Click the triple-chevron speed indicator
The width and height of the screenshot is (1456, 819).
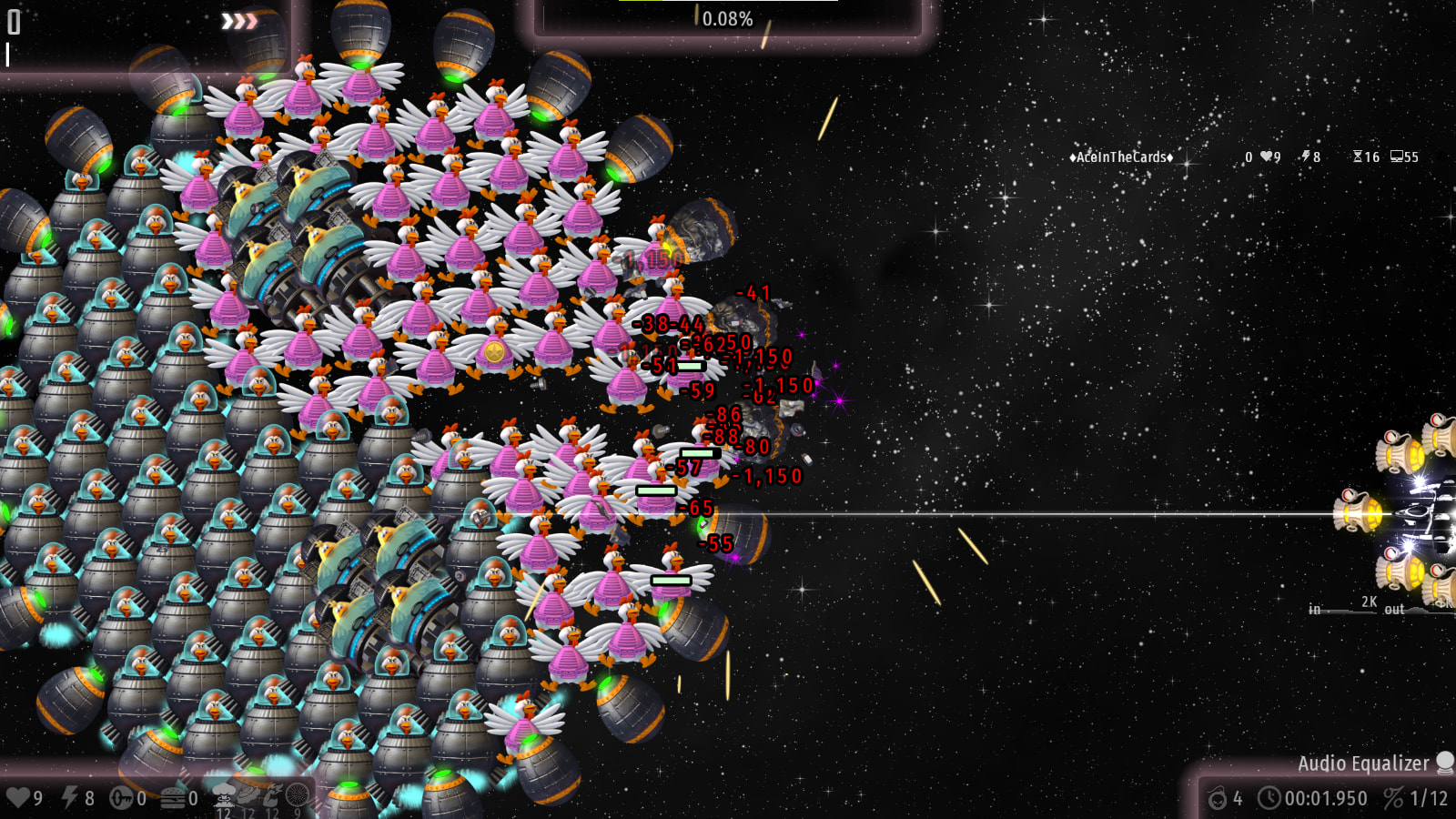tap(239, 21)
